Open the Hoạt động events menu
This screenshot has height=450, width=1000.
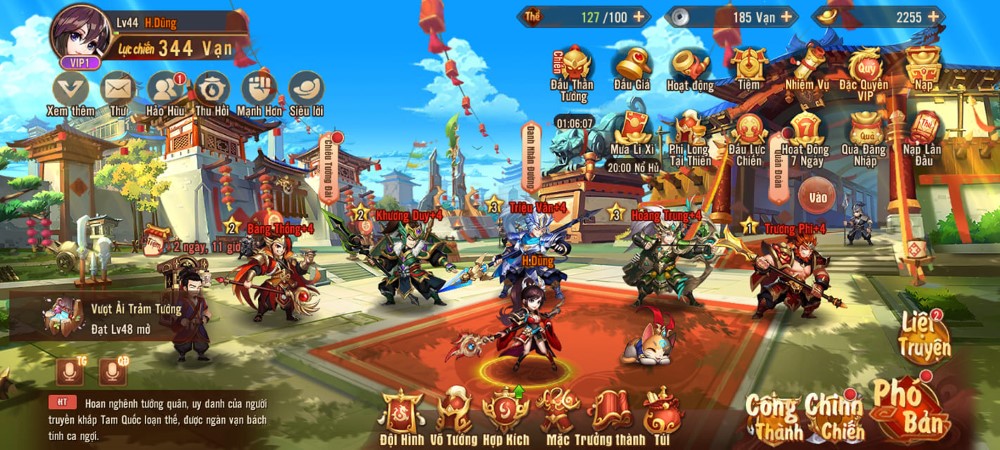tap(689, 66)
